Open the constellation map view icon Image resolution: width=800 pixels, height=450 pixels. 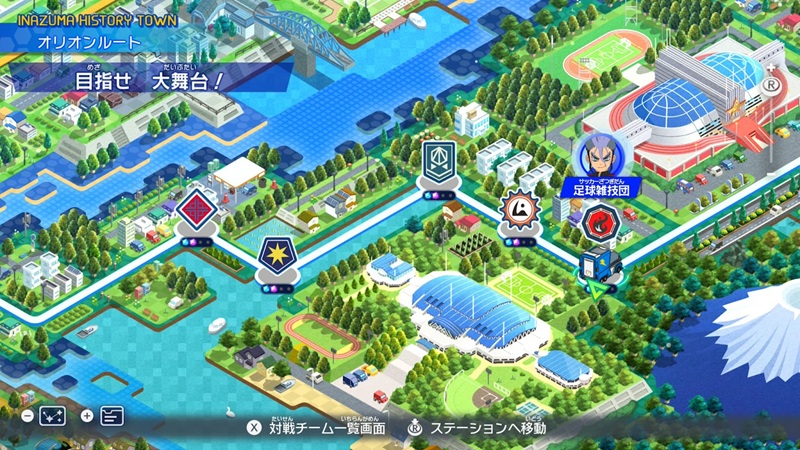pyautogui.click(x=52, y=416)
